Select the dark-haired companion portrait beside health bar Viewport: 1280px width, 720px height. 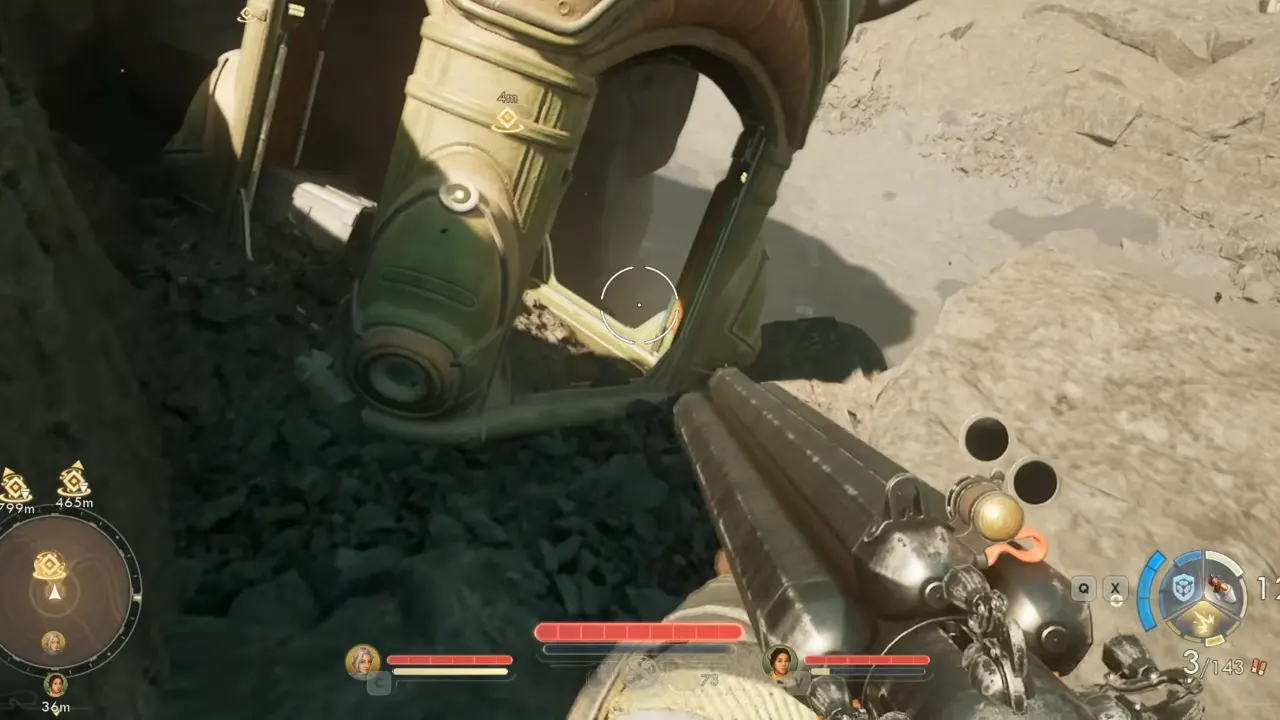pyautogui.click(x=780, y=662)
